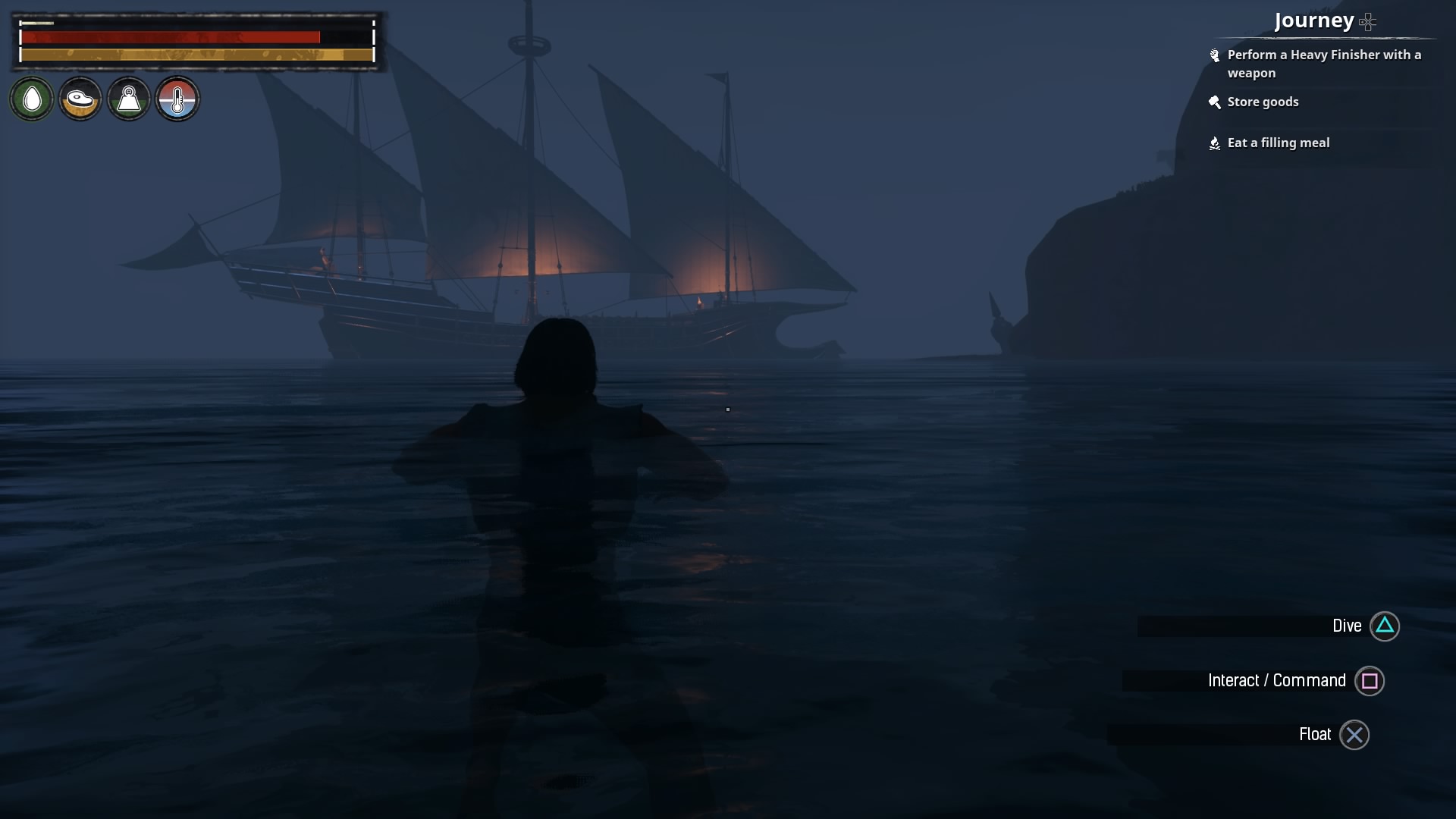This screenshot has width=1456, height=819.
Task: Select the Heavy Finisher journey step
Action: 1323,64
